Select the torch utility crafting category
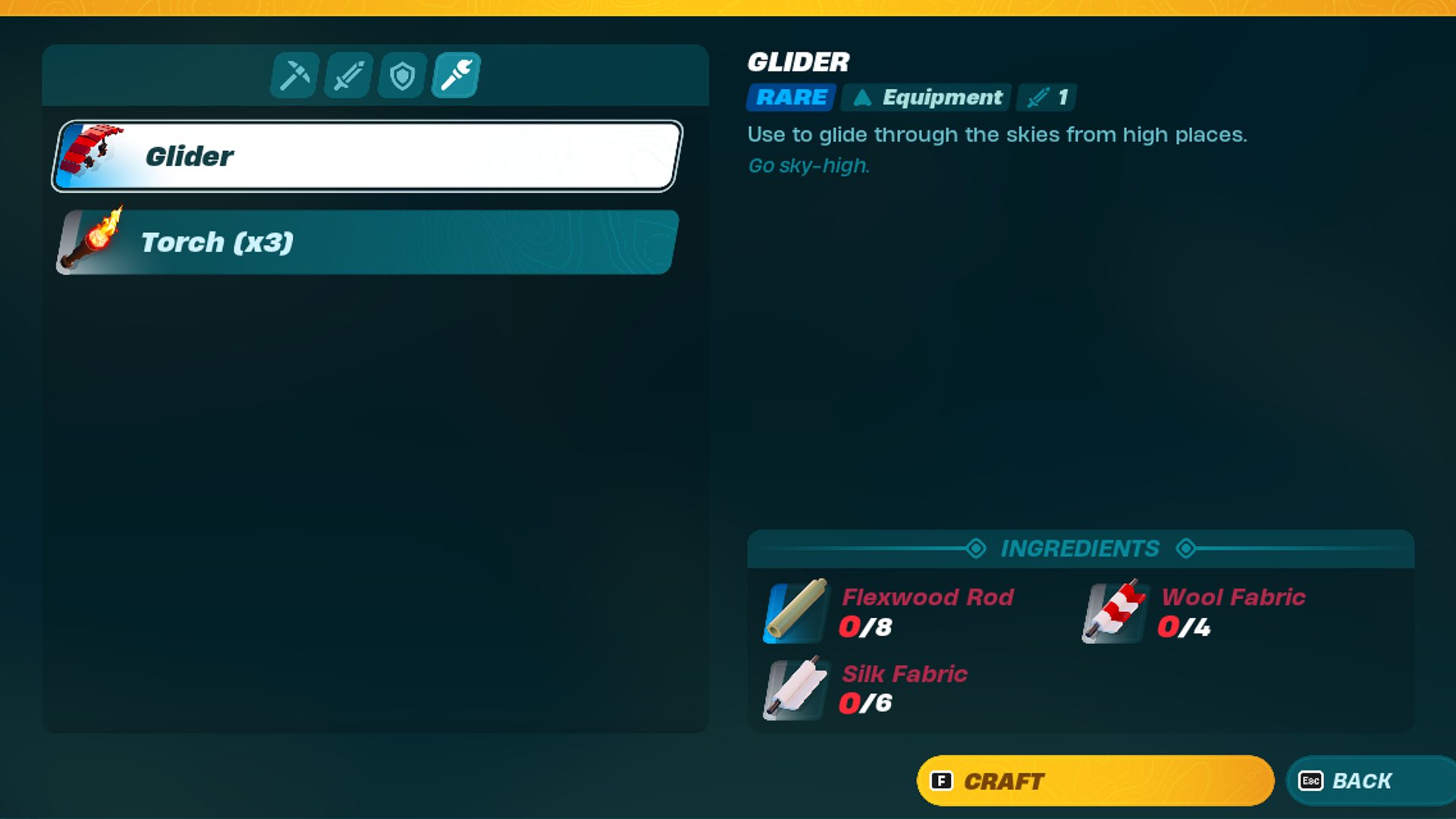1456x819 pixels. click(x=453, y=74)
